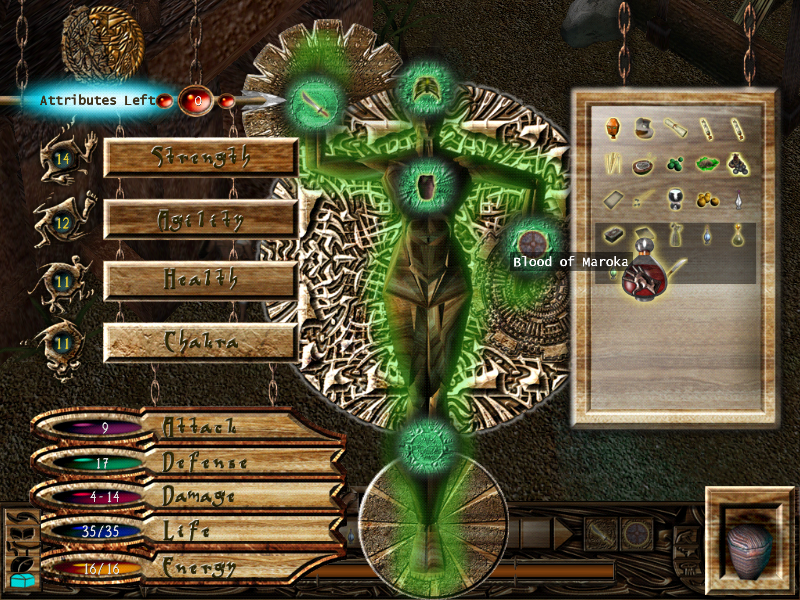Select the pile of golden fruits
Screen dimensions: 800x600
pyautogui.click(x=706, y=199)
